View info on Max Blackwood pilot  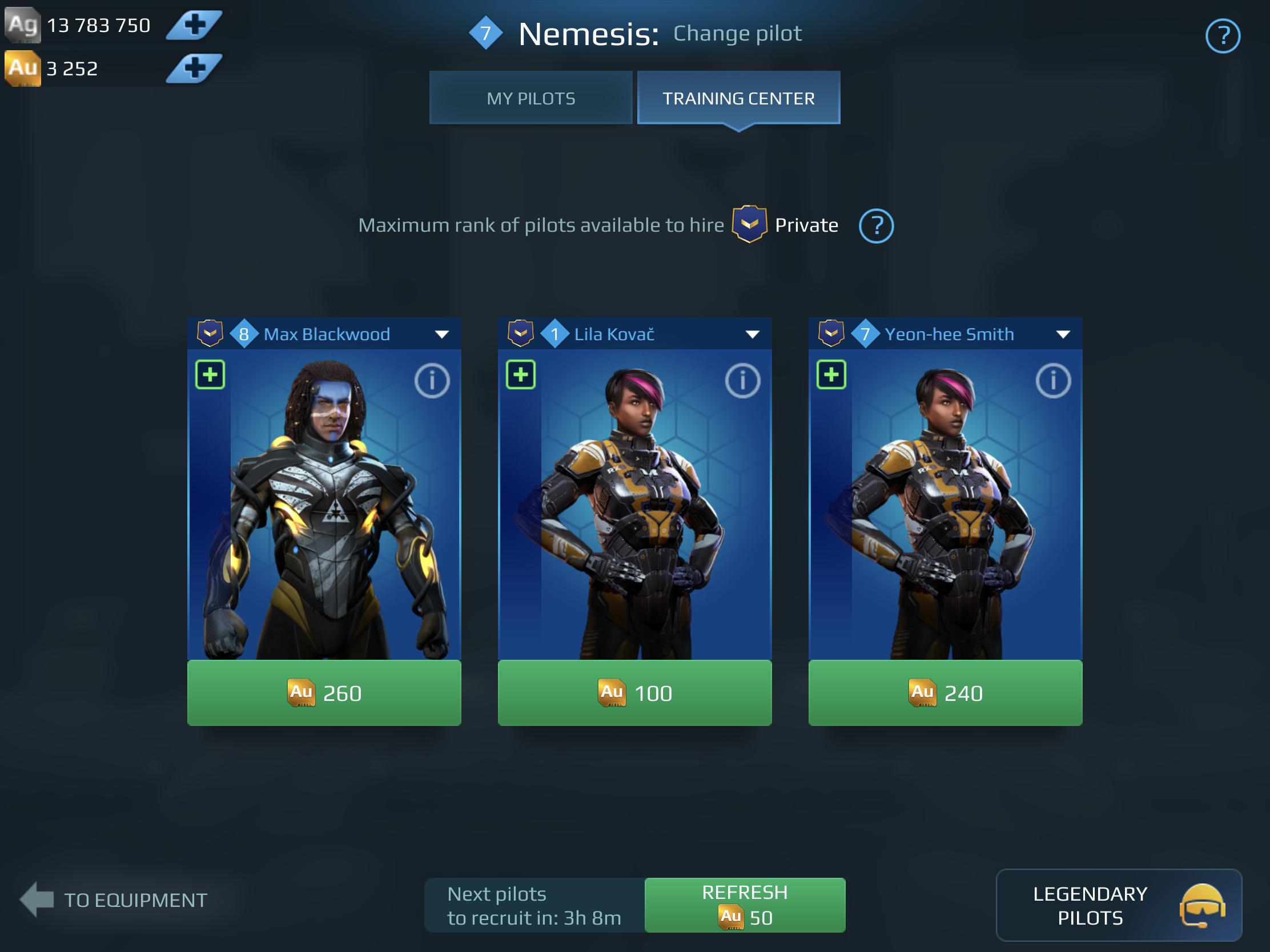(x=432, y=381)
